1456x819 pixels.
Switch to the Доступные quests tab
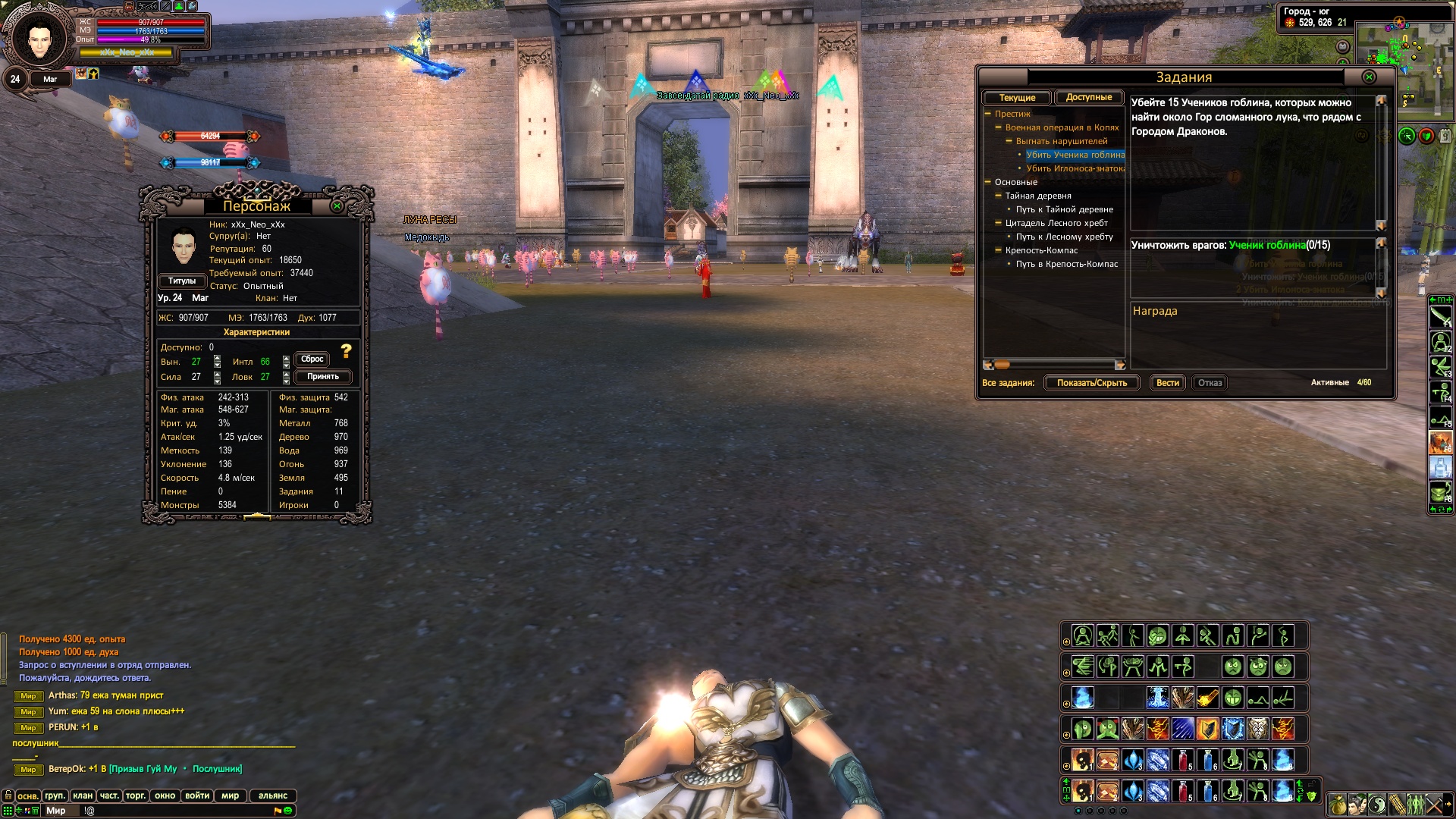coord(1088,98)
